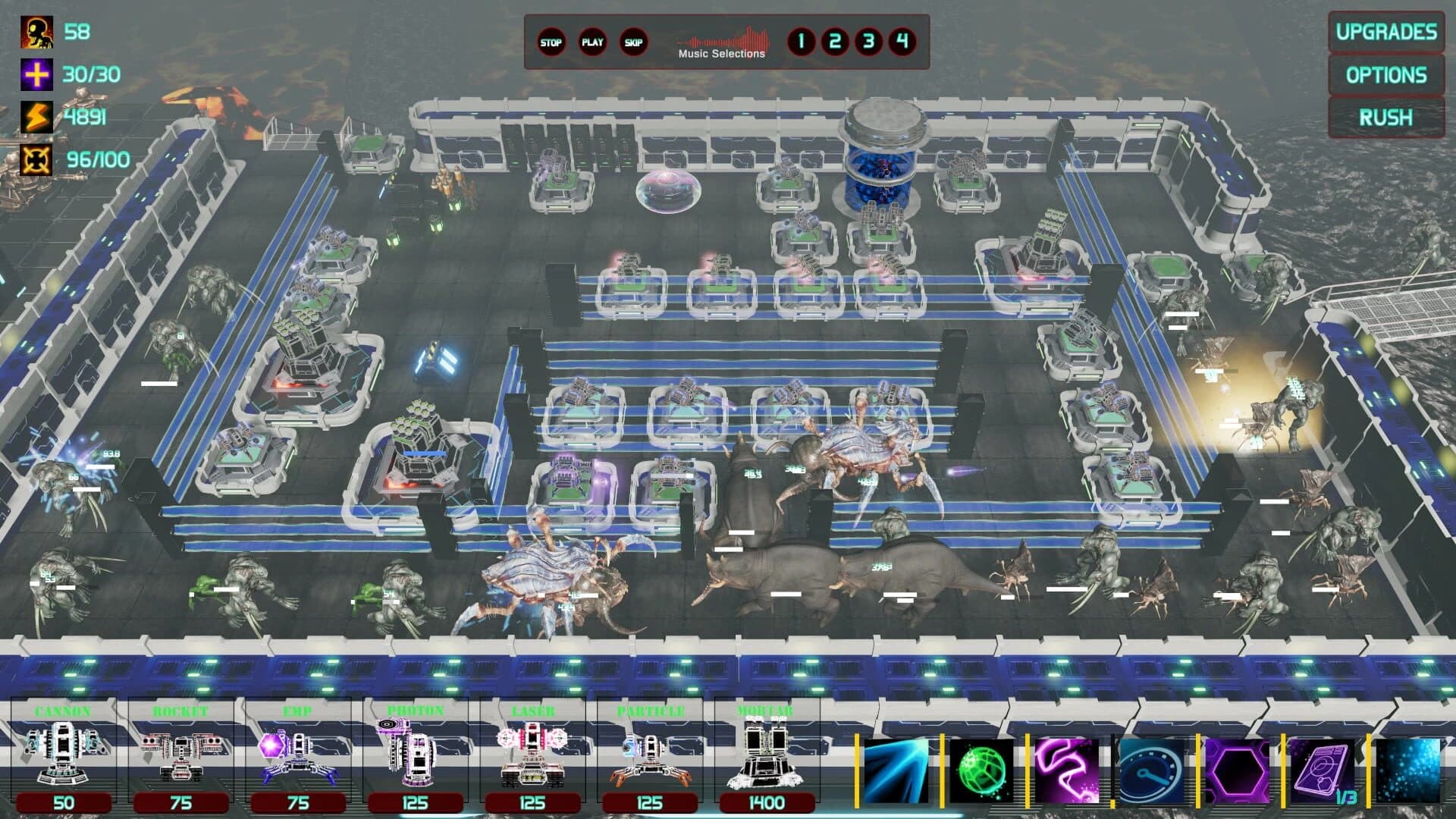
Task: Skip to the next music track
Action: 634,42
